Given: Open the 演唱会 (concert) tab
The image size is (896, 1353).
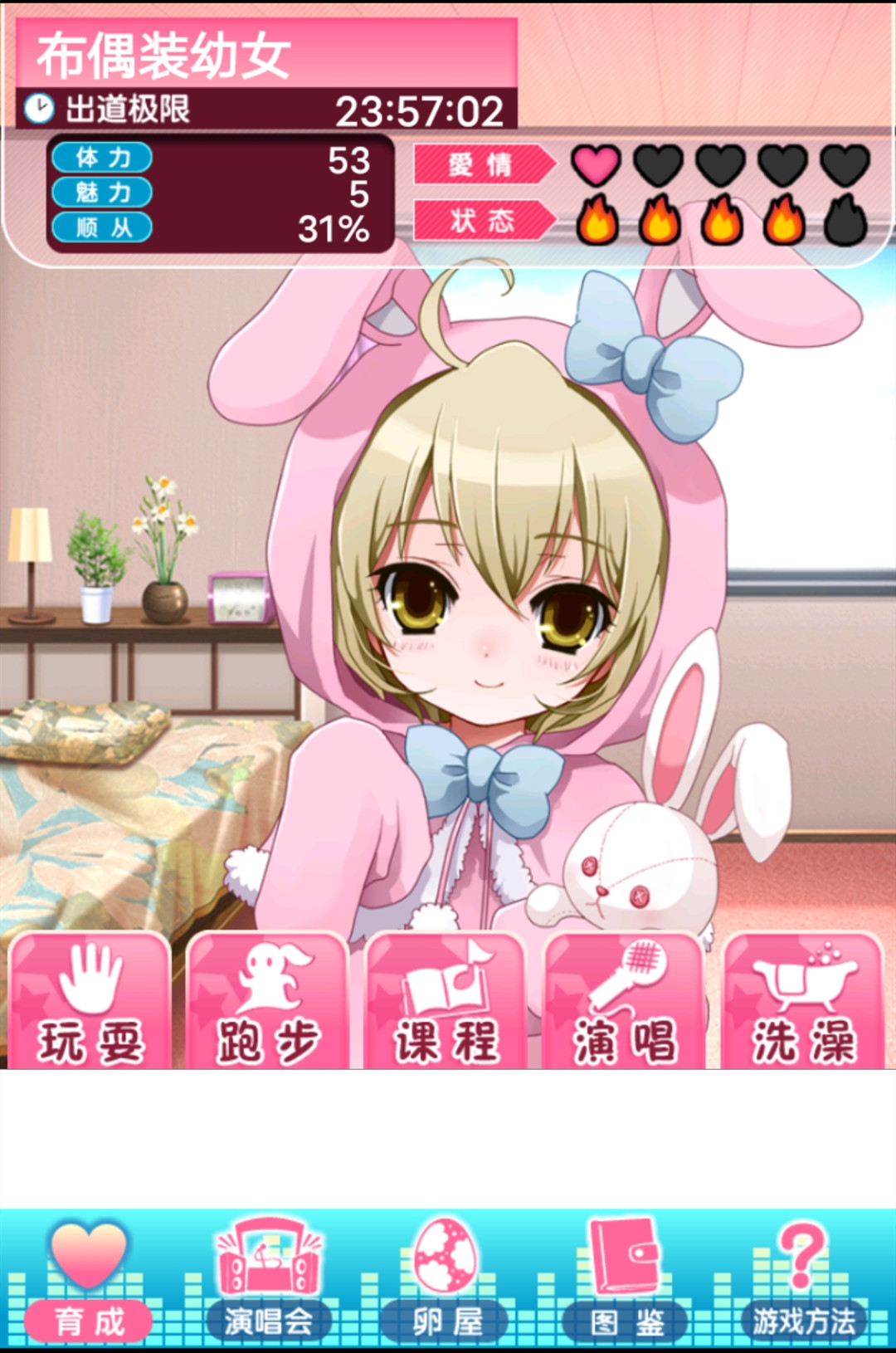Looking at the screenshot, I should tap(268, 1282).
